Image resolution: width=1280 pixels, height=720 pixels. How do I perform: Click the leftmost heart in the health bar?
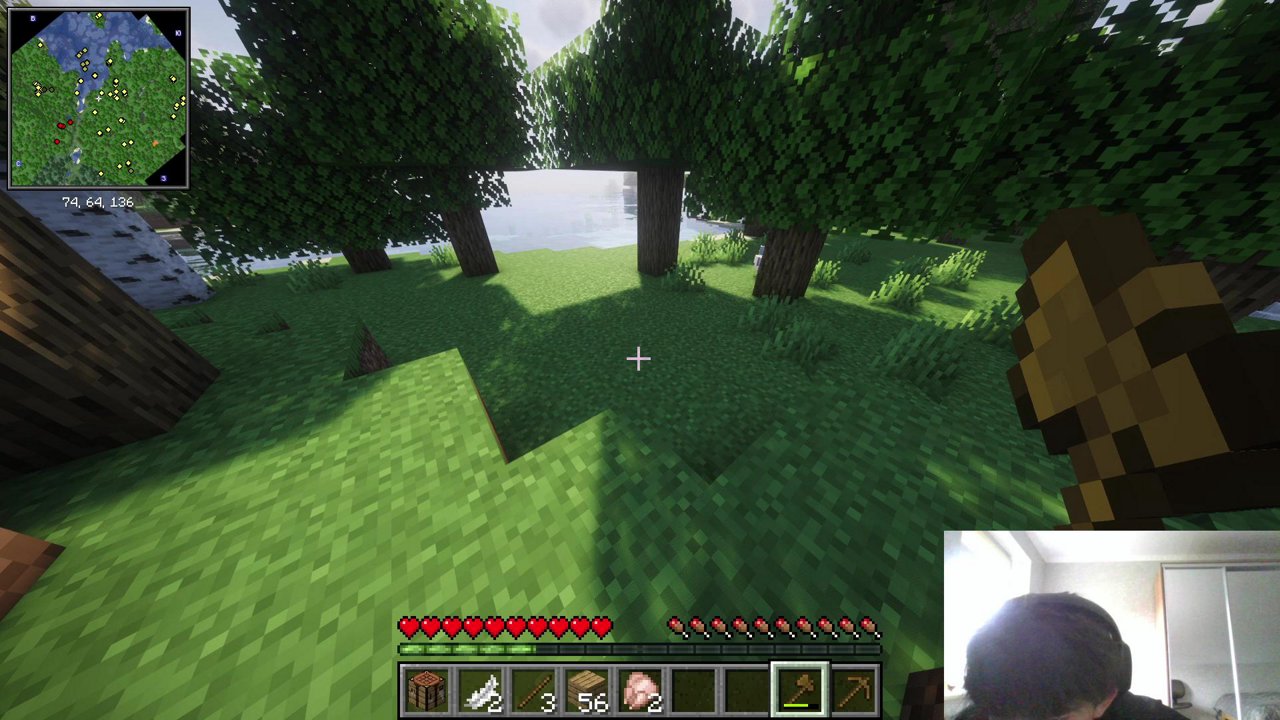pyautogui.click(x=407, y=626)
